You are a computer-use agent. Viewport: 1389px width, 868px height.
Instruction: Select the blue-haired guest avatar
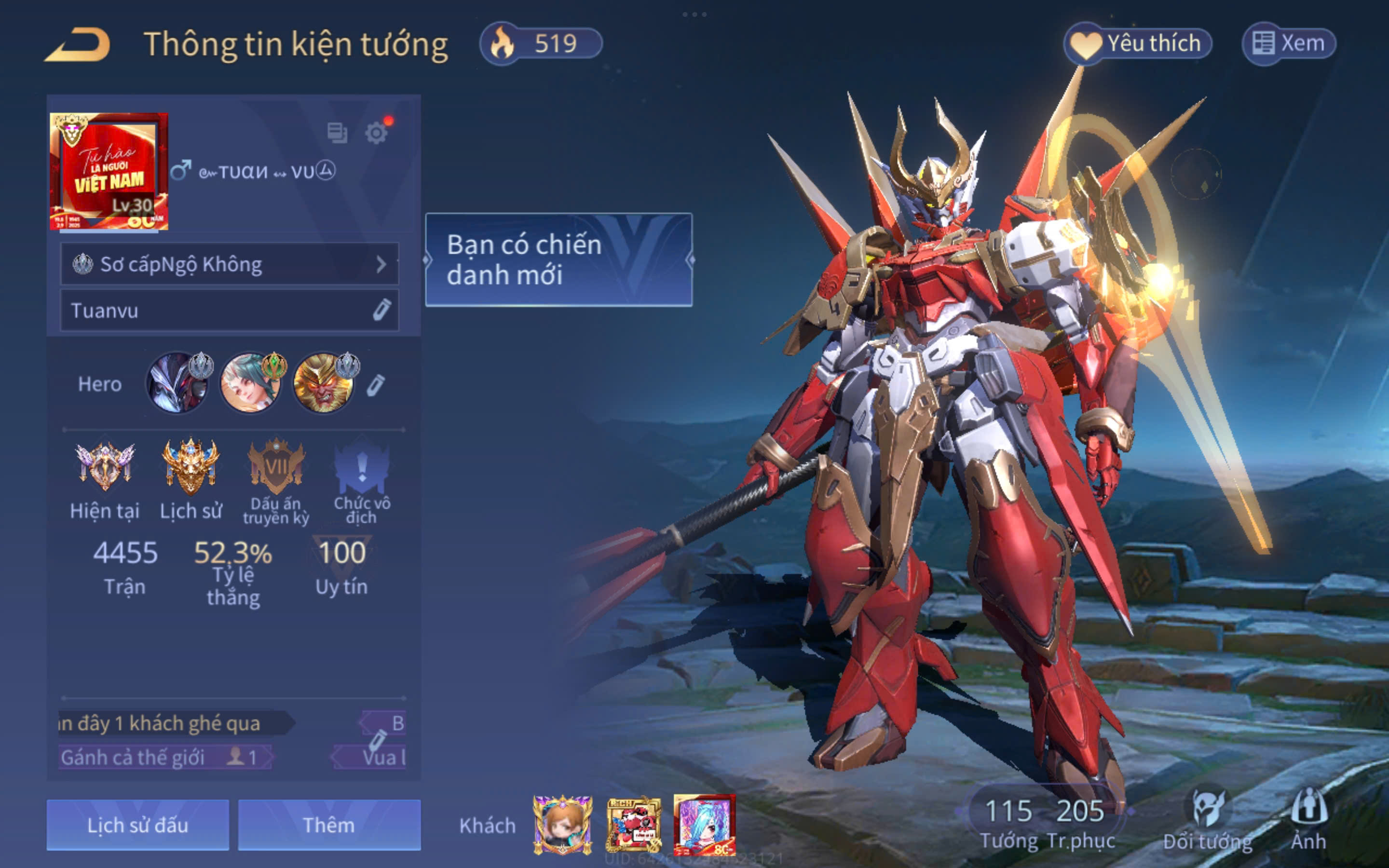[704, 825]
